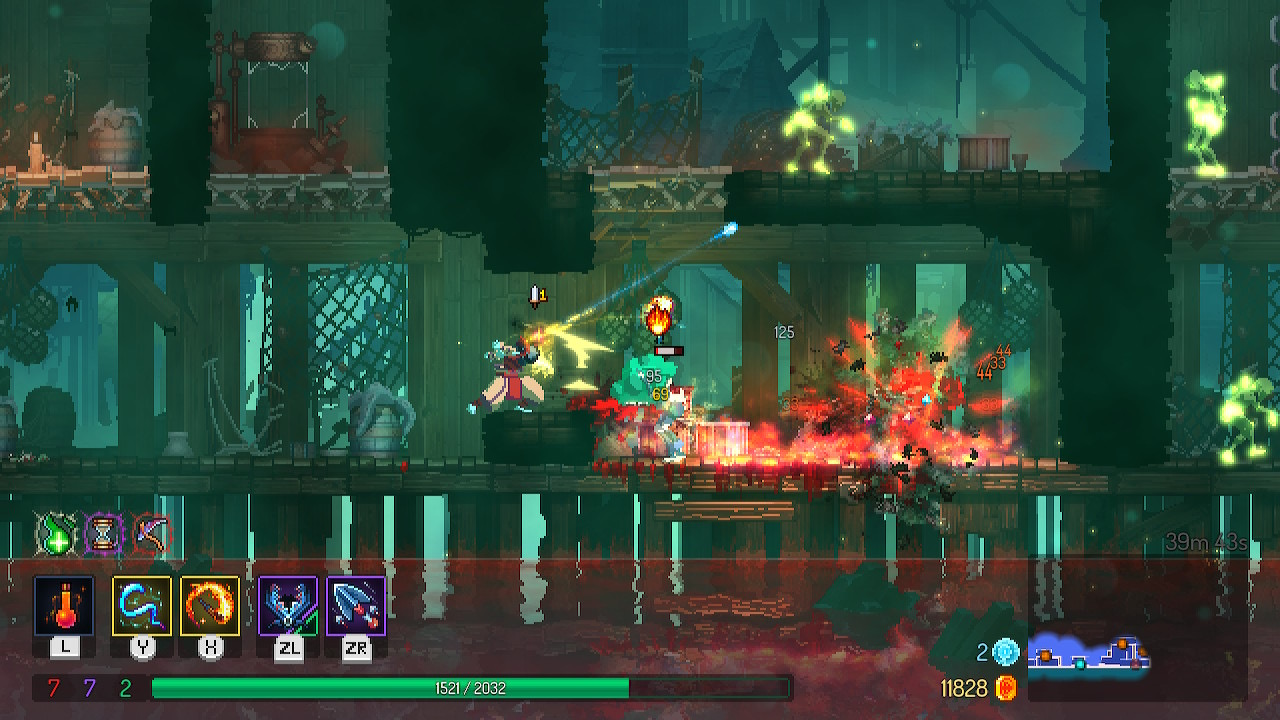The height and width of the screenshot is (720, 1280).
Task: Click the blue cell currency icon
Action: tap(1006, 653)
